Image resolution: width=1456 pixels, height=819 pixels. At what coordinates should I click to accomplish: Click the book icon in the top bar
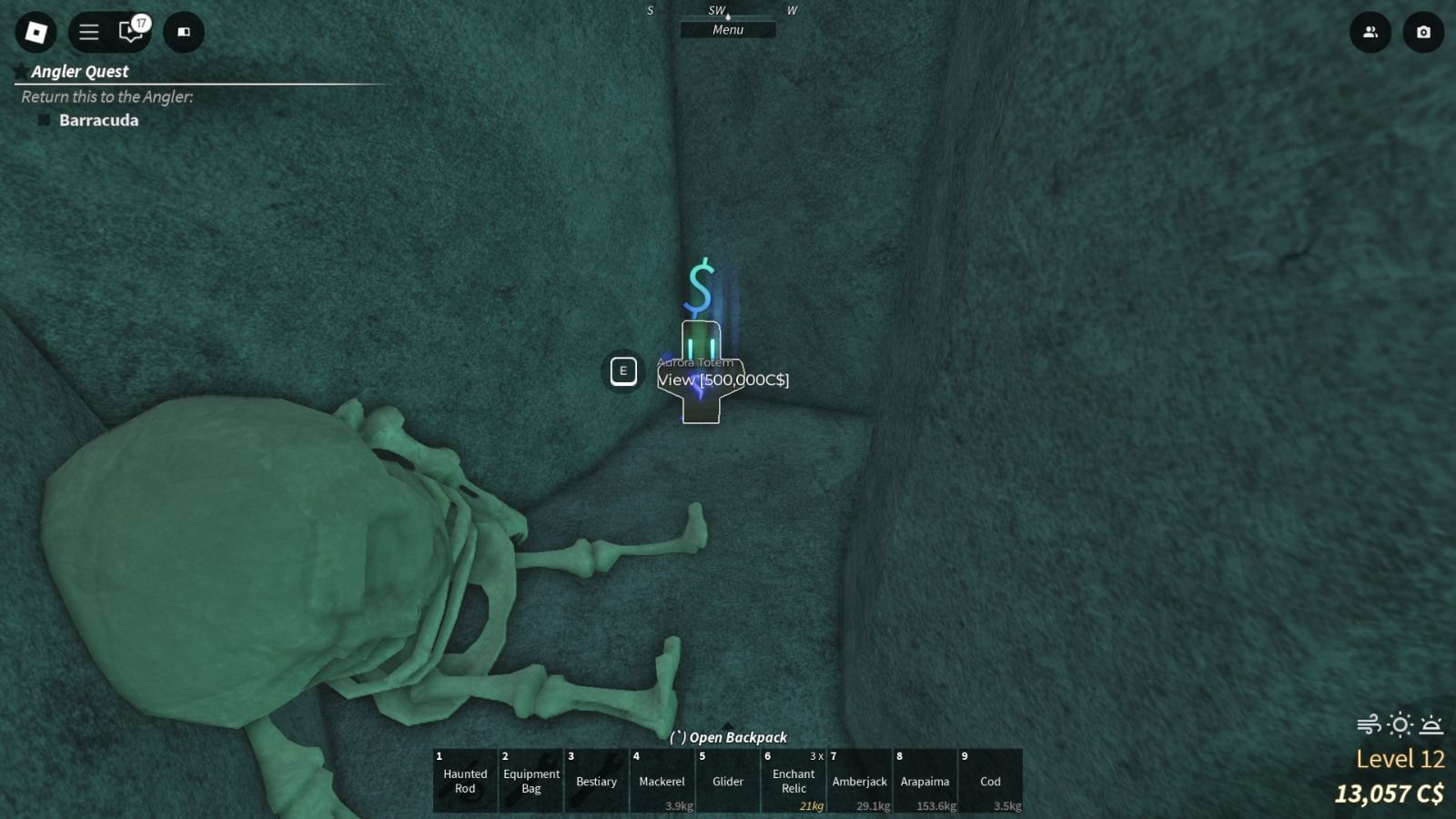tap(183, 32)
